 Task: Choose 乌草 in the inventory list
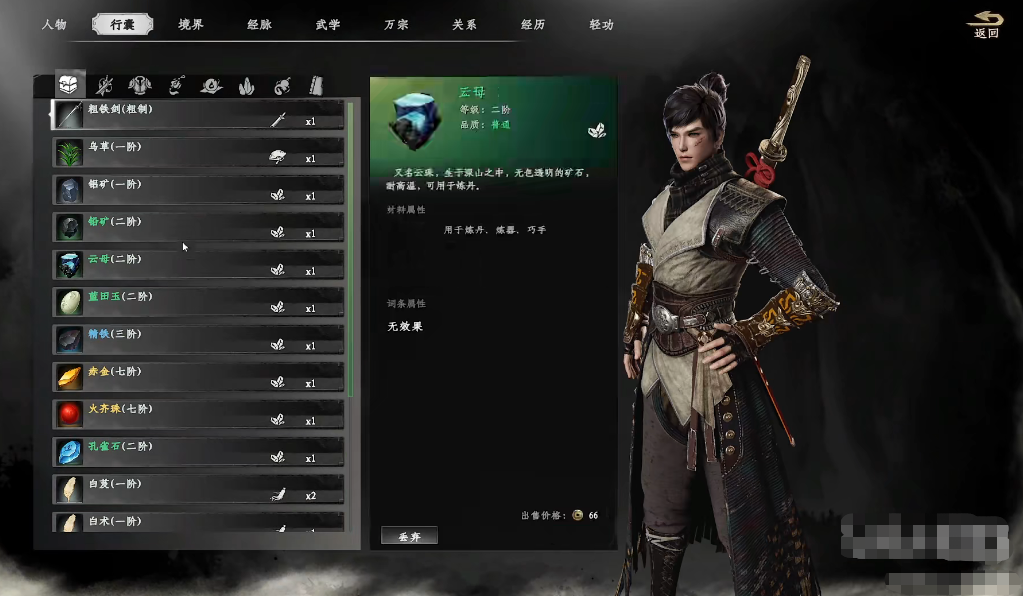coord(198,152)
